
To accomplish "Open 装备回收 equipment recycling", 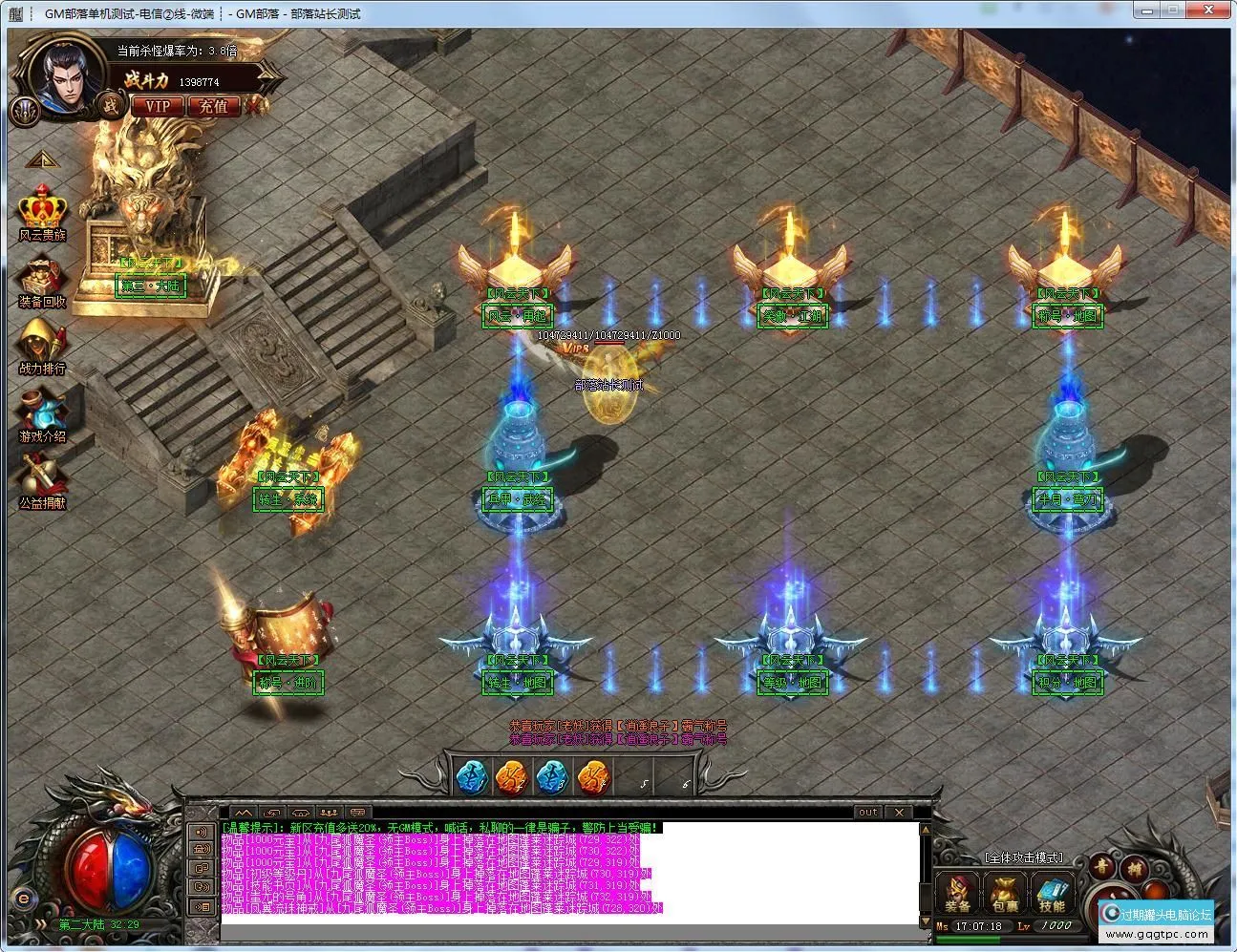I will 42,283.
